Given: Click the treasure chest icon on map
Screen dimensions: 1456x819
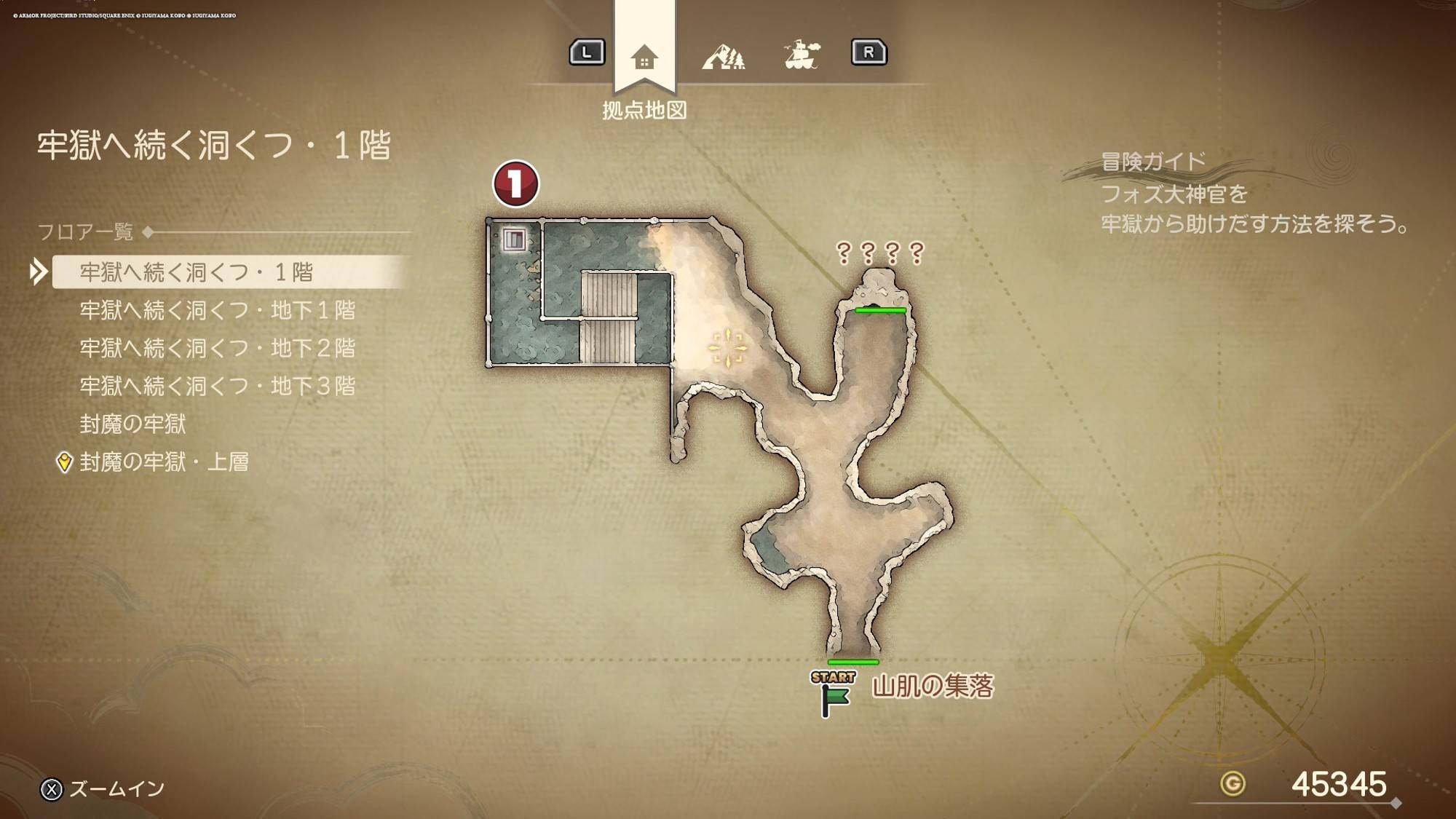Looking at the screenshot, I should point(515,239).
